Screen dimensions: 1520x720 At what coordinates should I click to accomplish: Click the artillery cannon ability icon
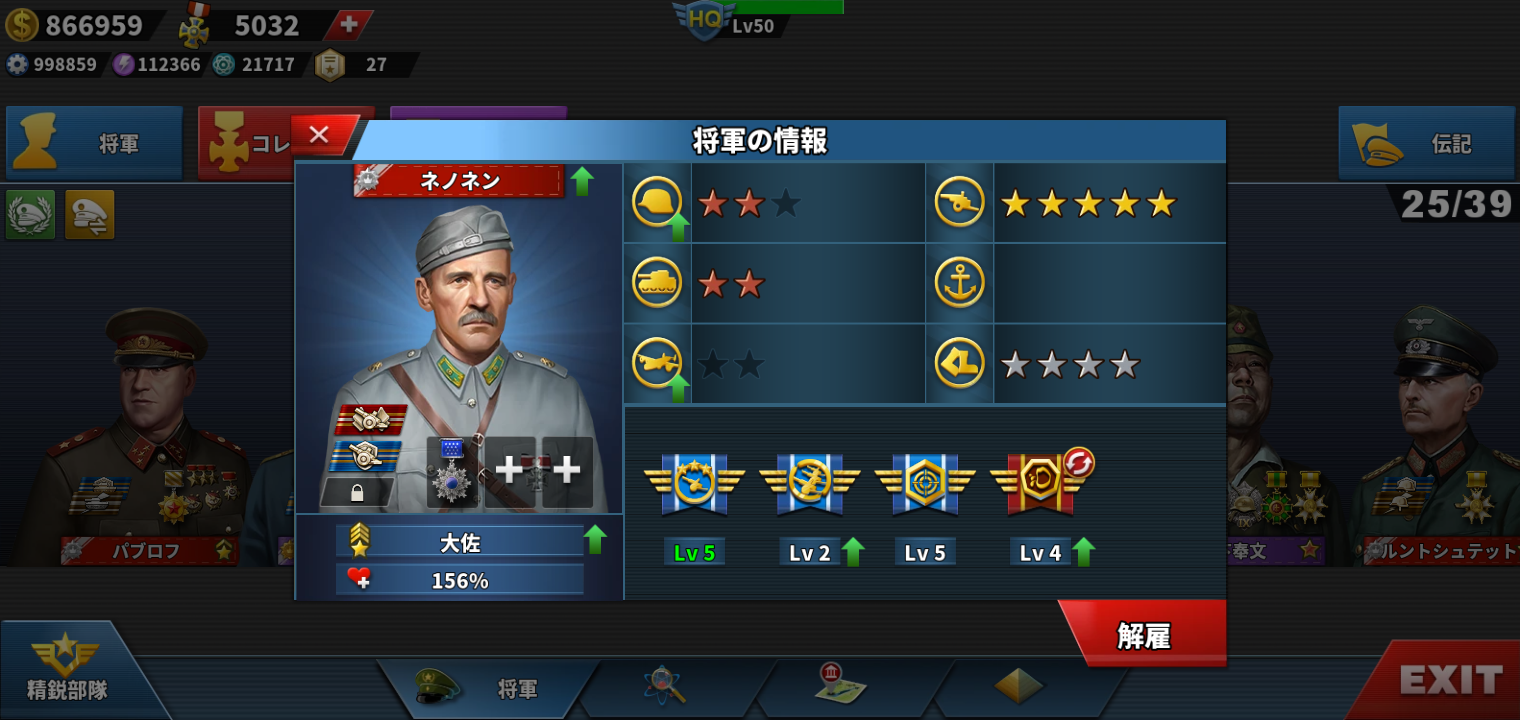[959, 203]
